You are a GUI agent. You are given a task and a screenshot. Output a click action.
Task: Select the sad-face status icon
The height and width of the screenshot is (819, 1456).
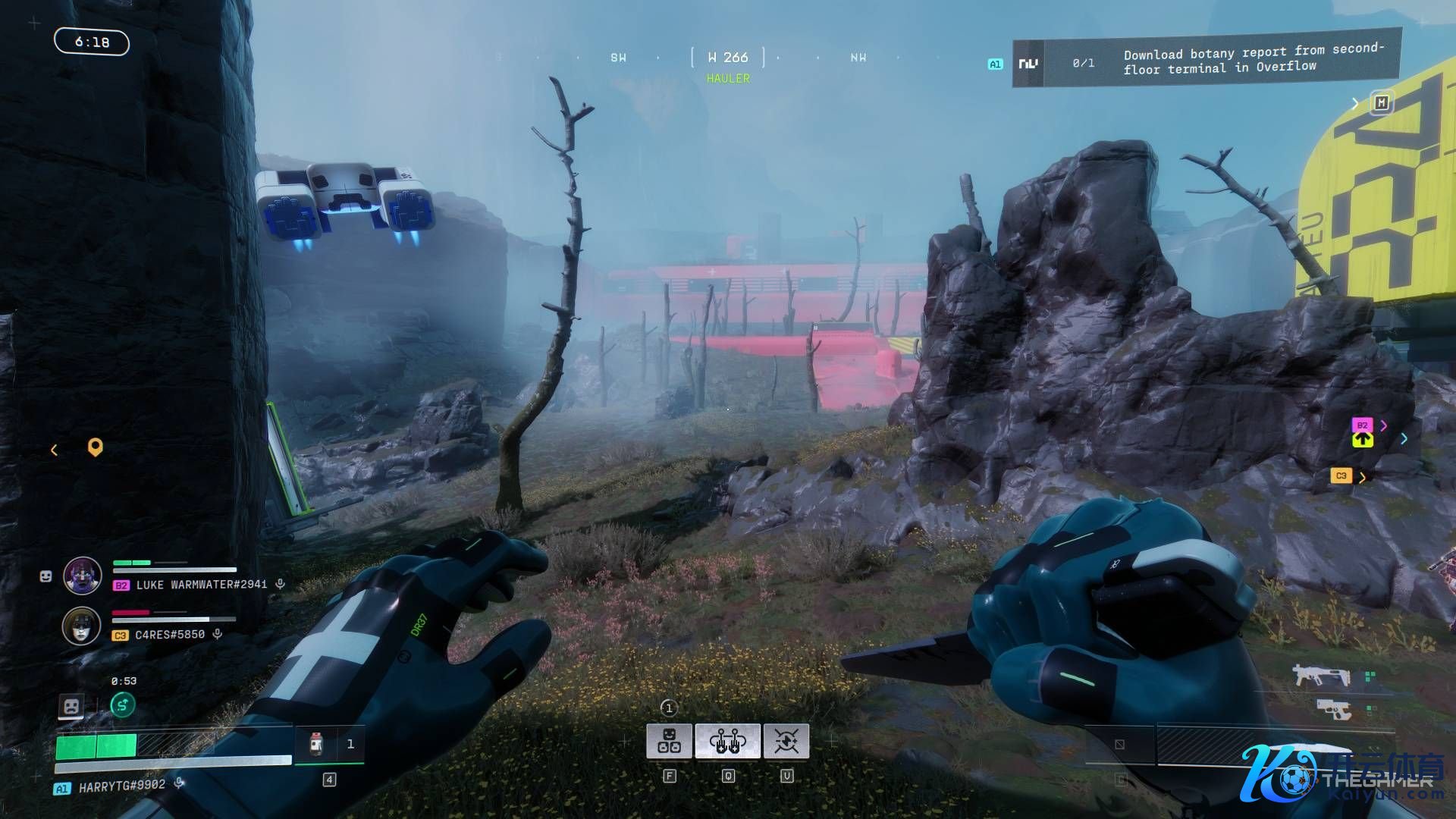71,707
